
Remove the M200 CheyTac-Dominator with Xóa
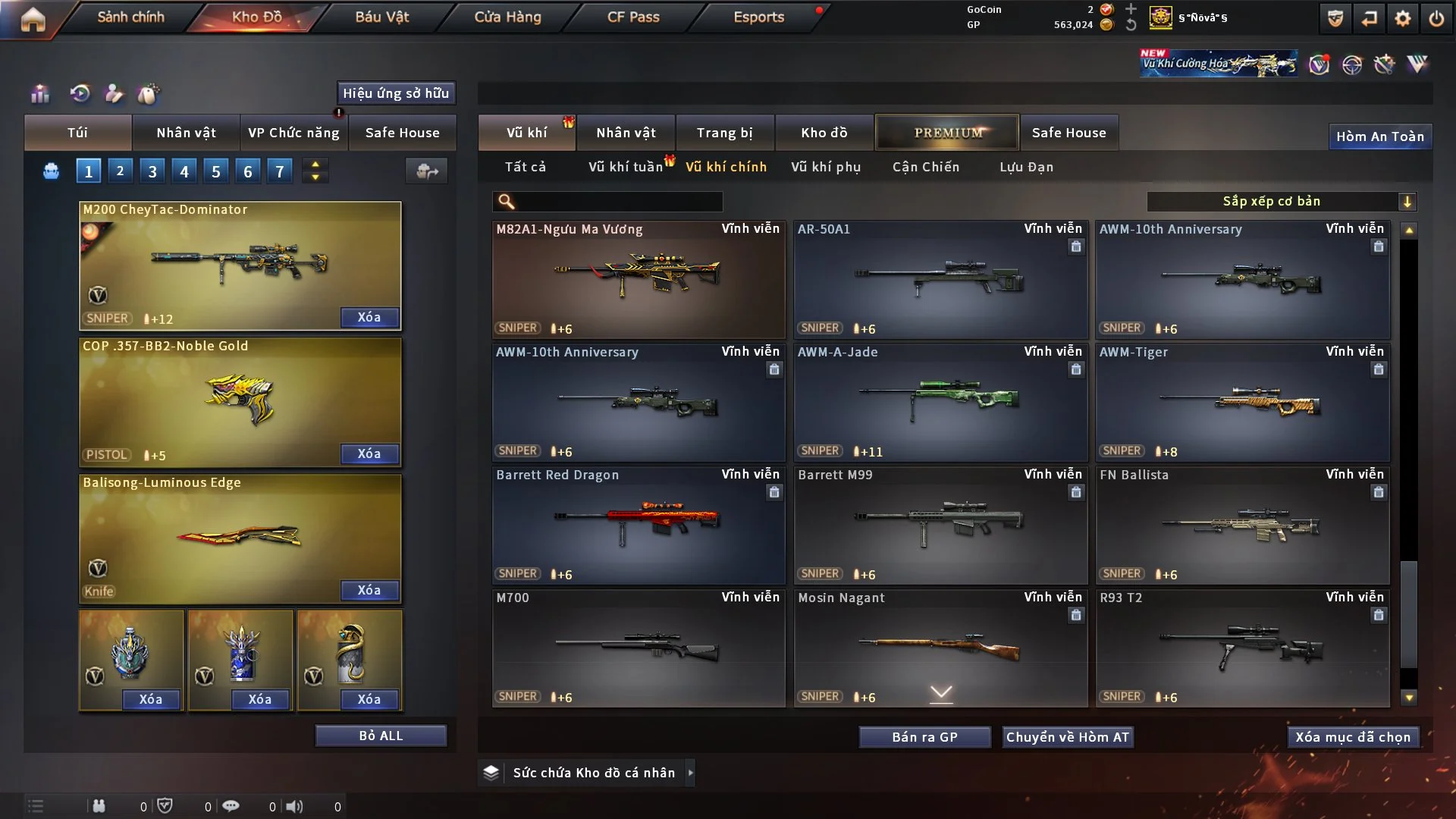coord(369,317)
